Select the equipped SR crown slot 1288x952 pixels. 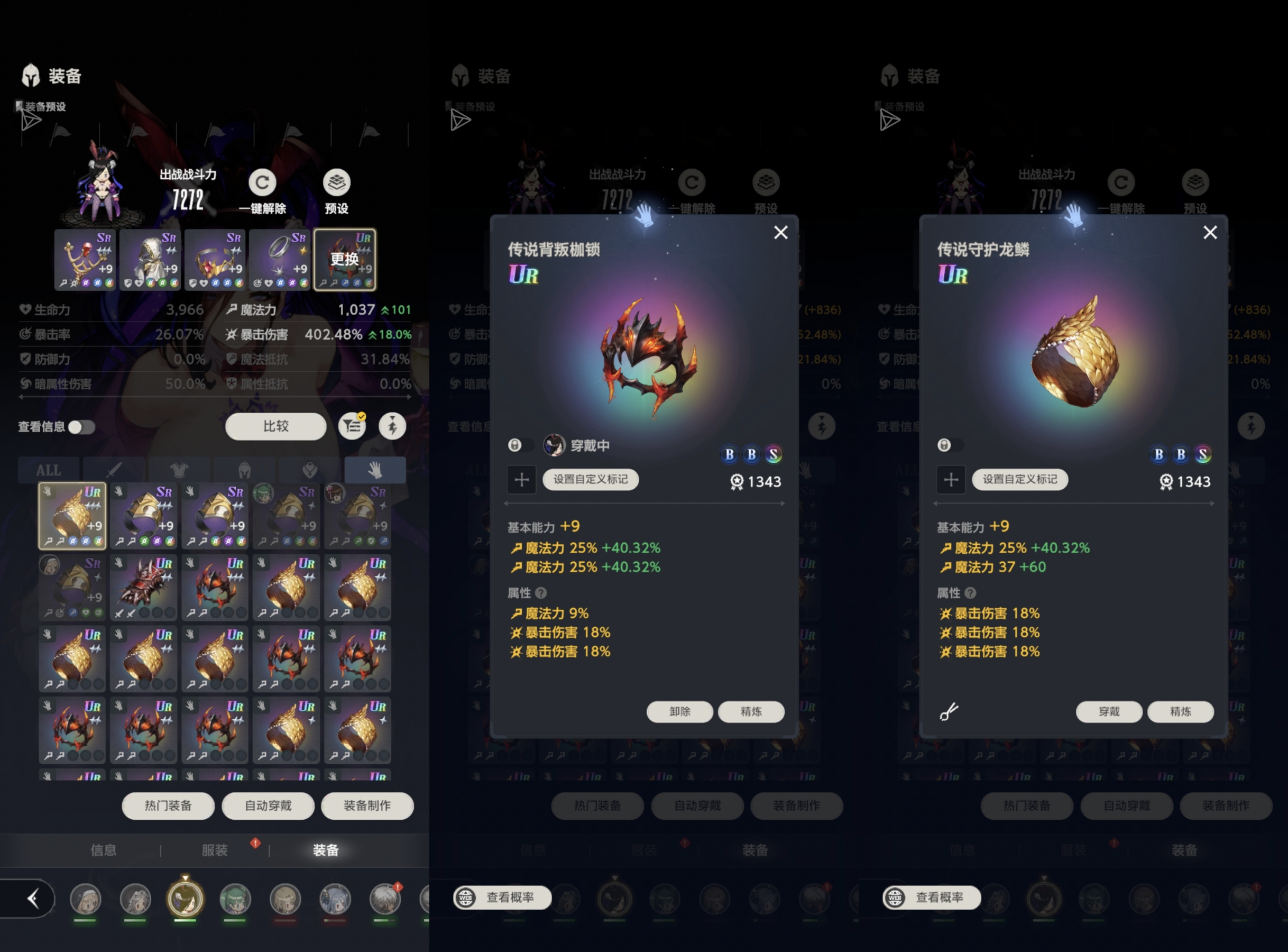pyautogui.click(x=215, y=259)
